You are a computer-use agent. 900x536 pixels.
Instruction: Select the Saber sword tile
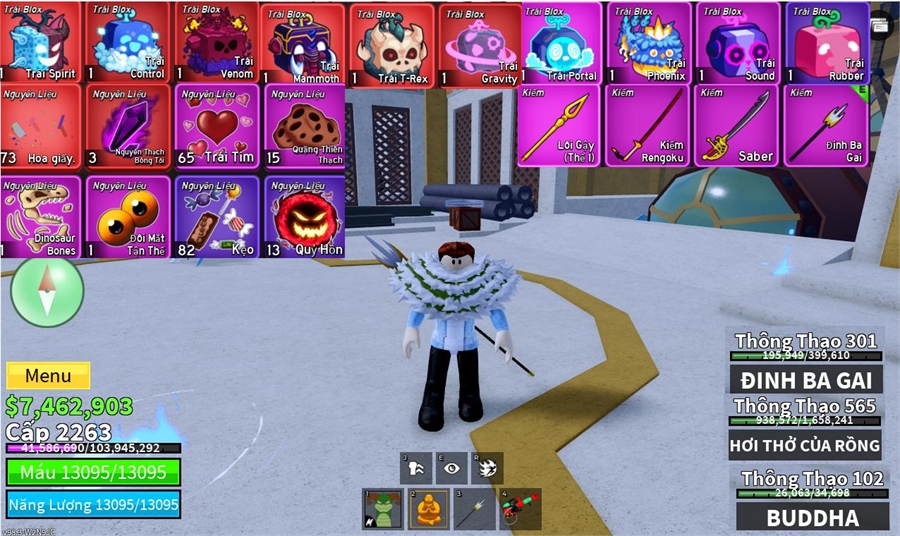(737, 126)
